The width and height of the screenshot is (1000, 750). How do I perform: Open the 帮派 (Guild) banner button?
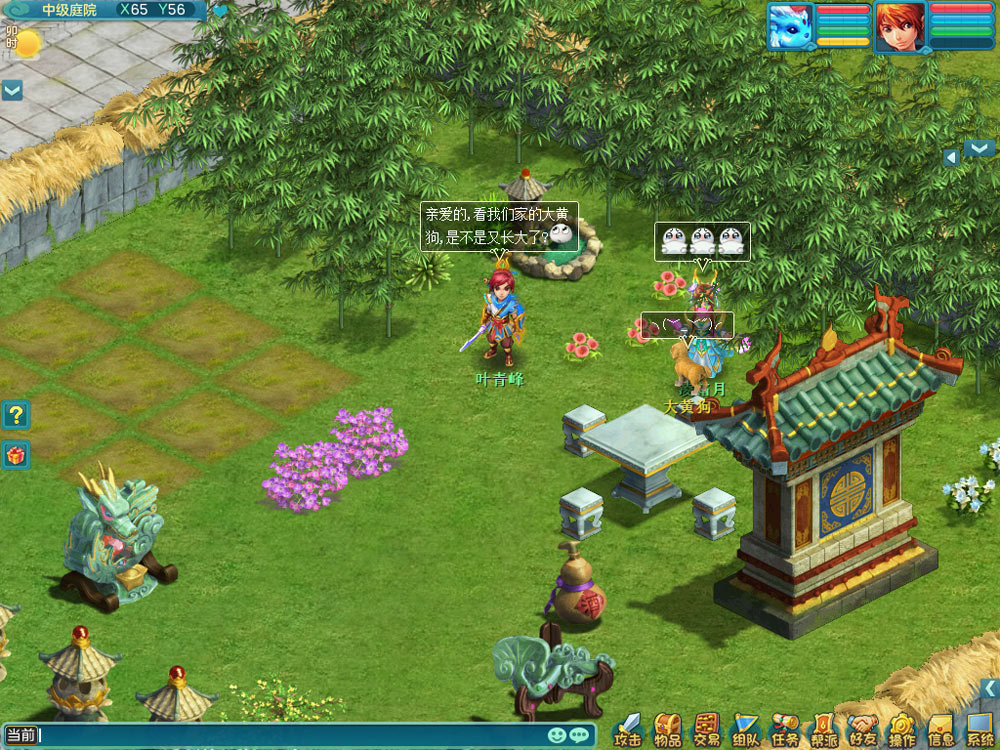pos(824,730)
